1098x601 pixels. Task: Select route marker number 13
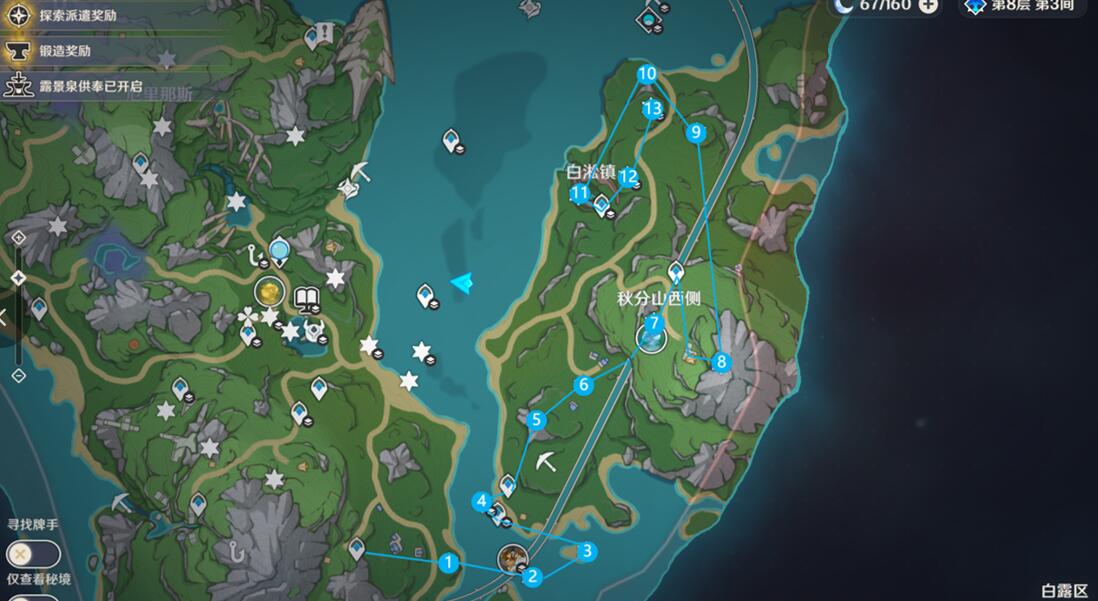click(x=653, y=108)
